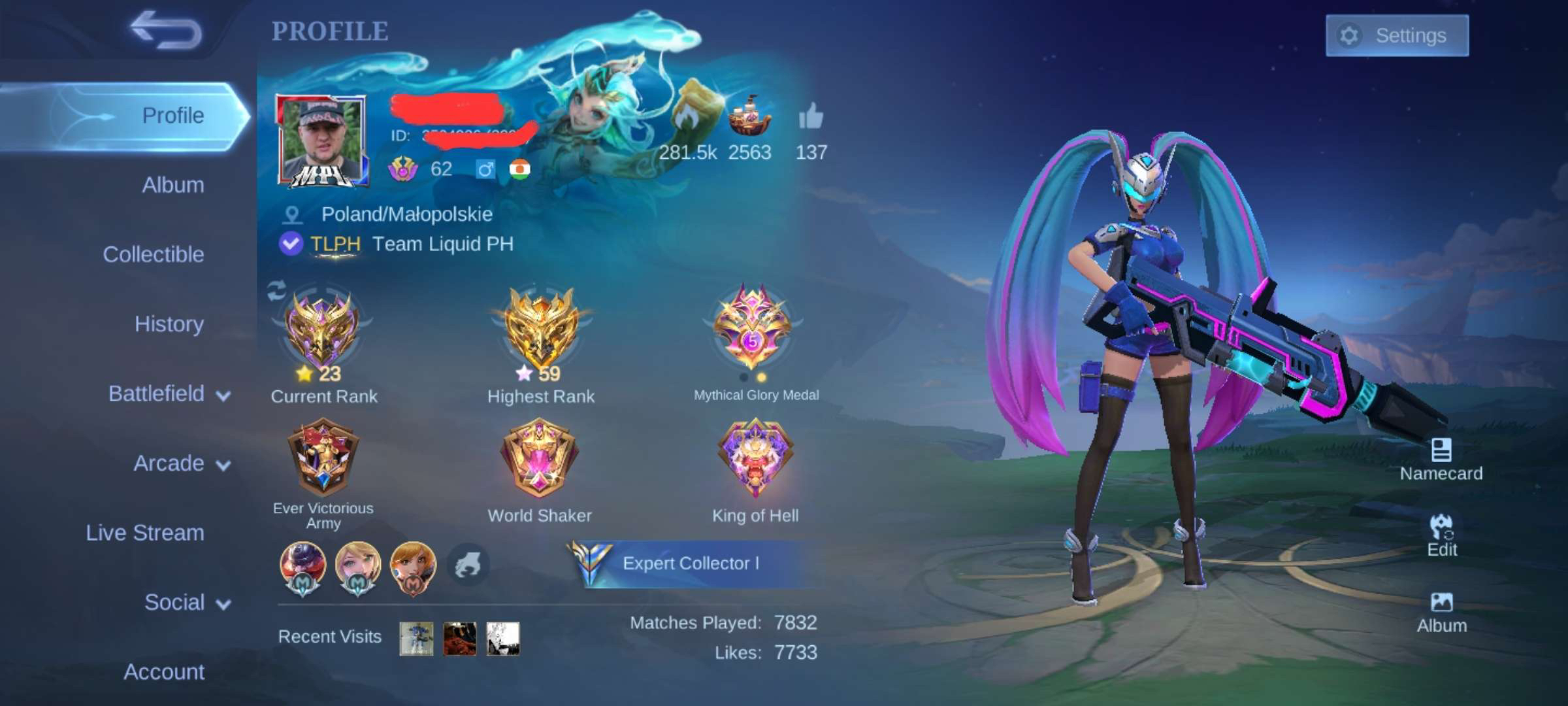Open the Settings button
This screenshot has height=706, width=1568.
(1397, 35)
